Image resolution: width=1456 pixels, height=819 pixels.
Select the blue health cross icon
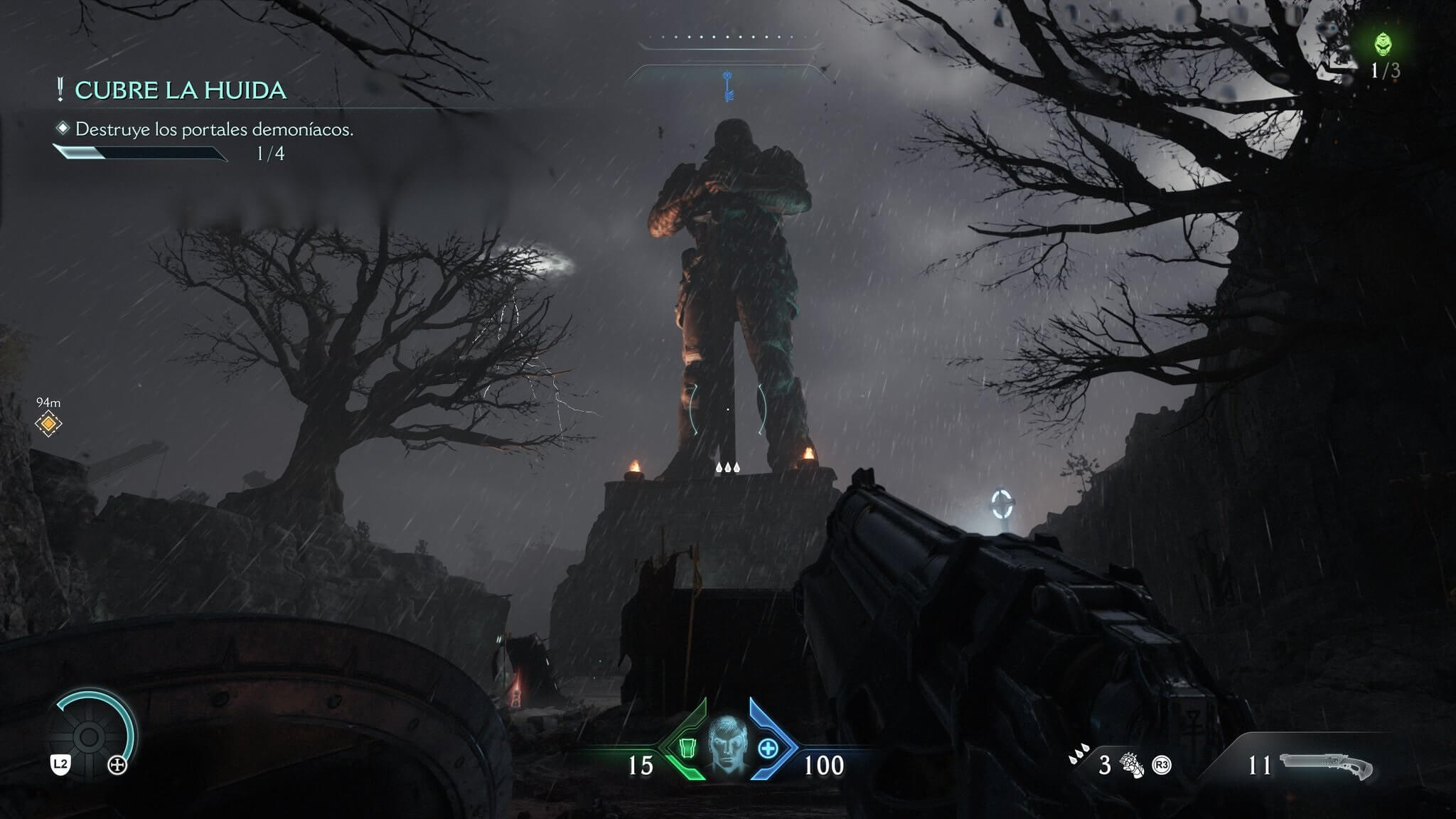[x=769, y=748]
